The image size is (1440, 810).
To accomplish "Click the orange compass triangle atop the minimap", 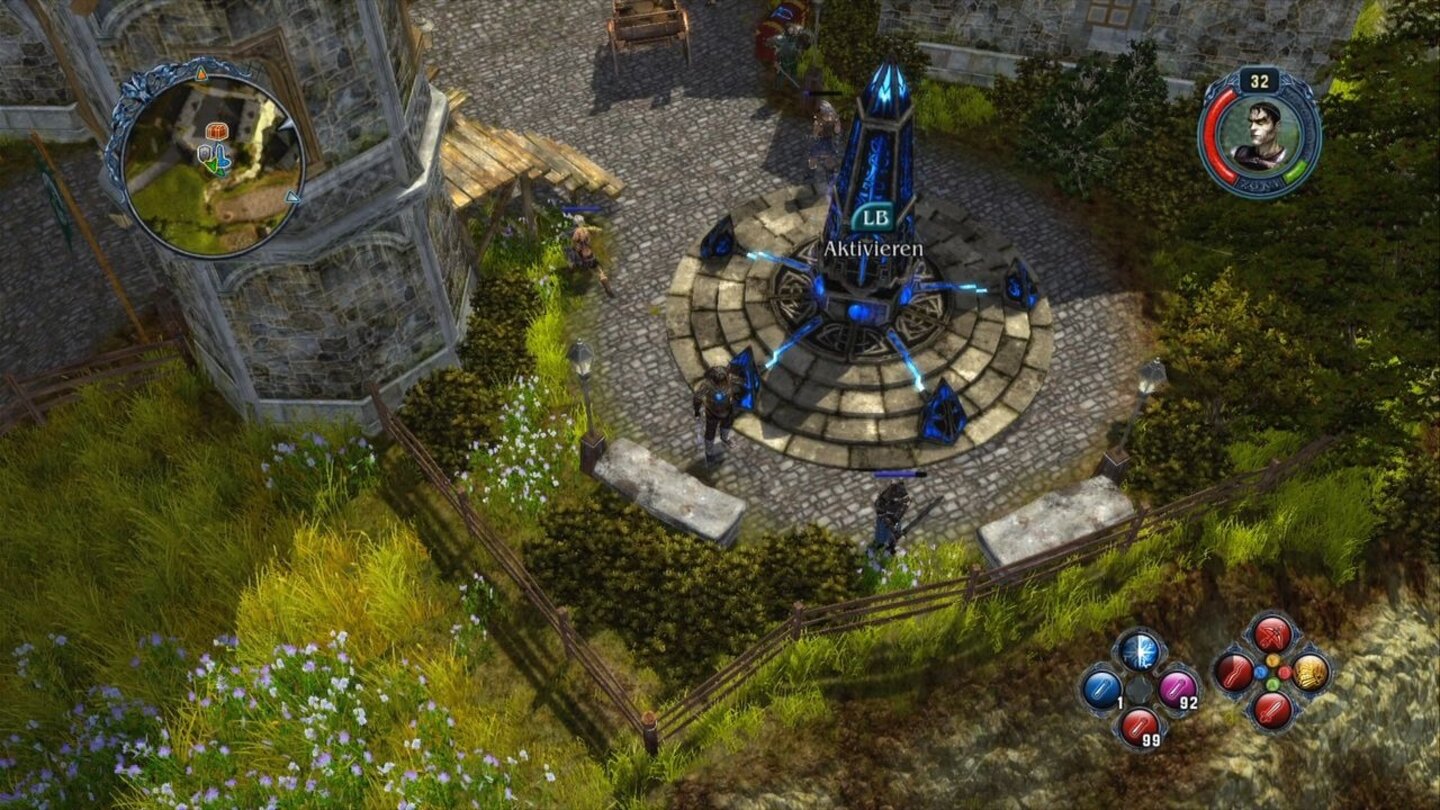I will click(202, 74).
